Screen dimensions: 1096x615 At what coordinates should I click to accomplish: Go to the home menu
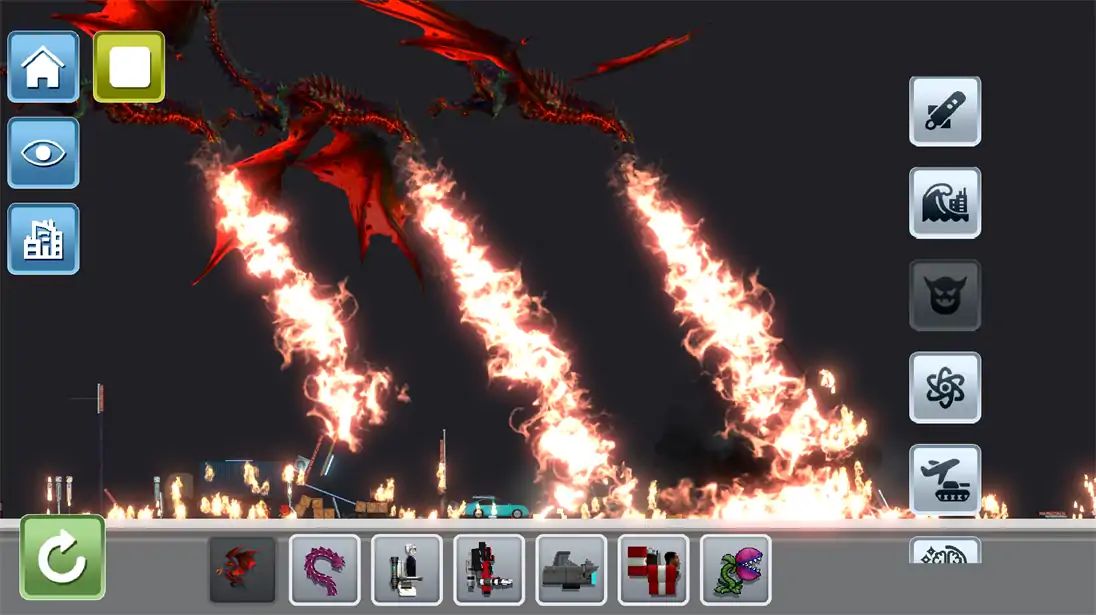tap(43, 67)
